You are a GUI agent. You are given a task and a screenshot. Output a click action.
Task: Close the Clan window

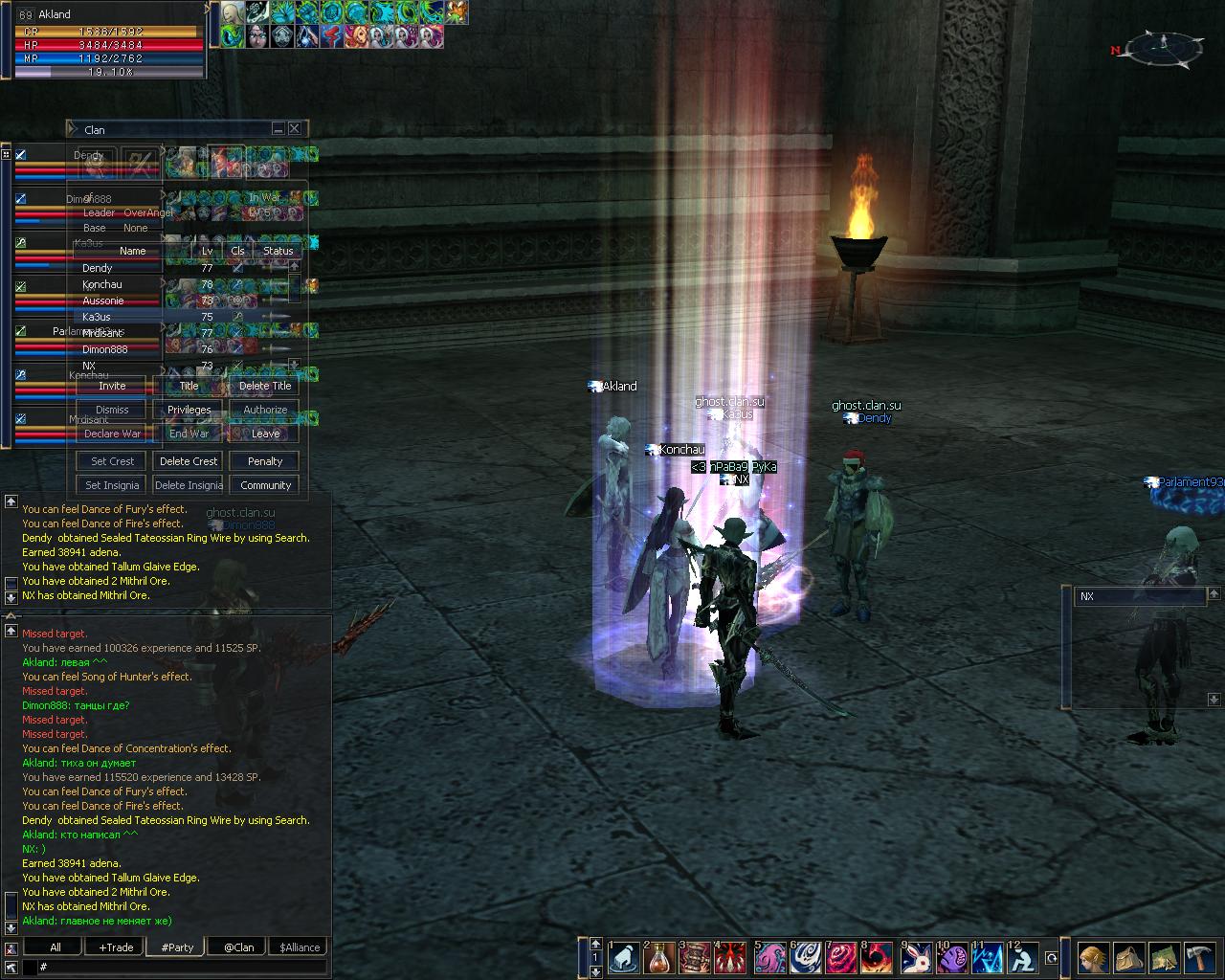coord(295,128)
